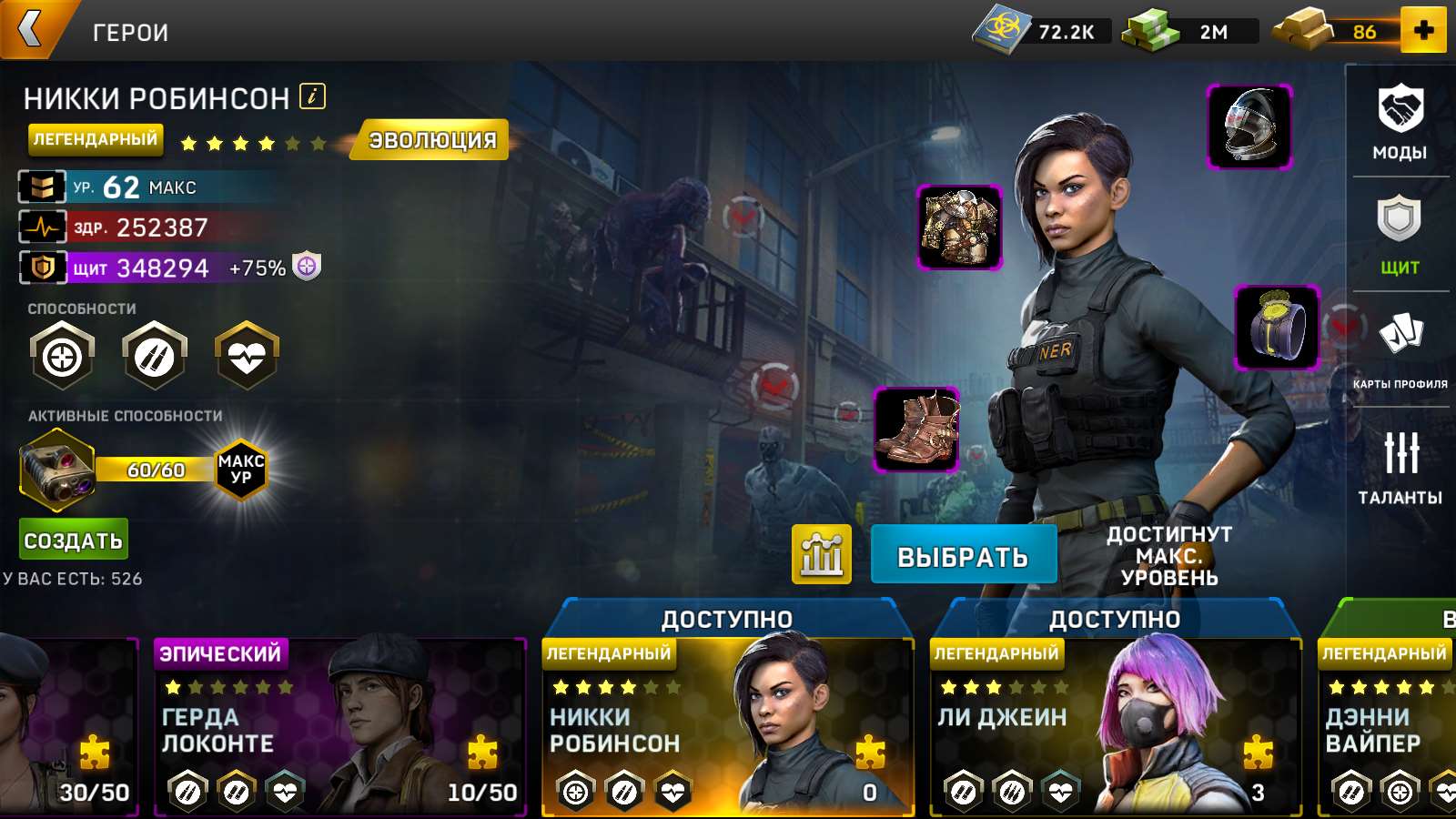Choose the Ли Джеин hero card
1456x819 pixels.
point(1115,728)
